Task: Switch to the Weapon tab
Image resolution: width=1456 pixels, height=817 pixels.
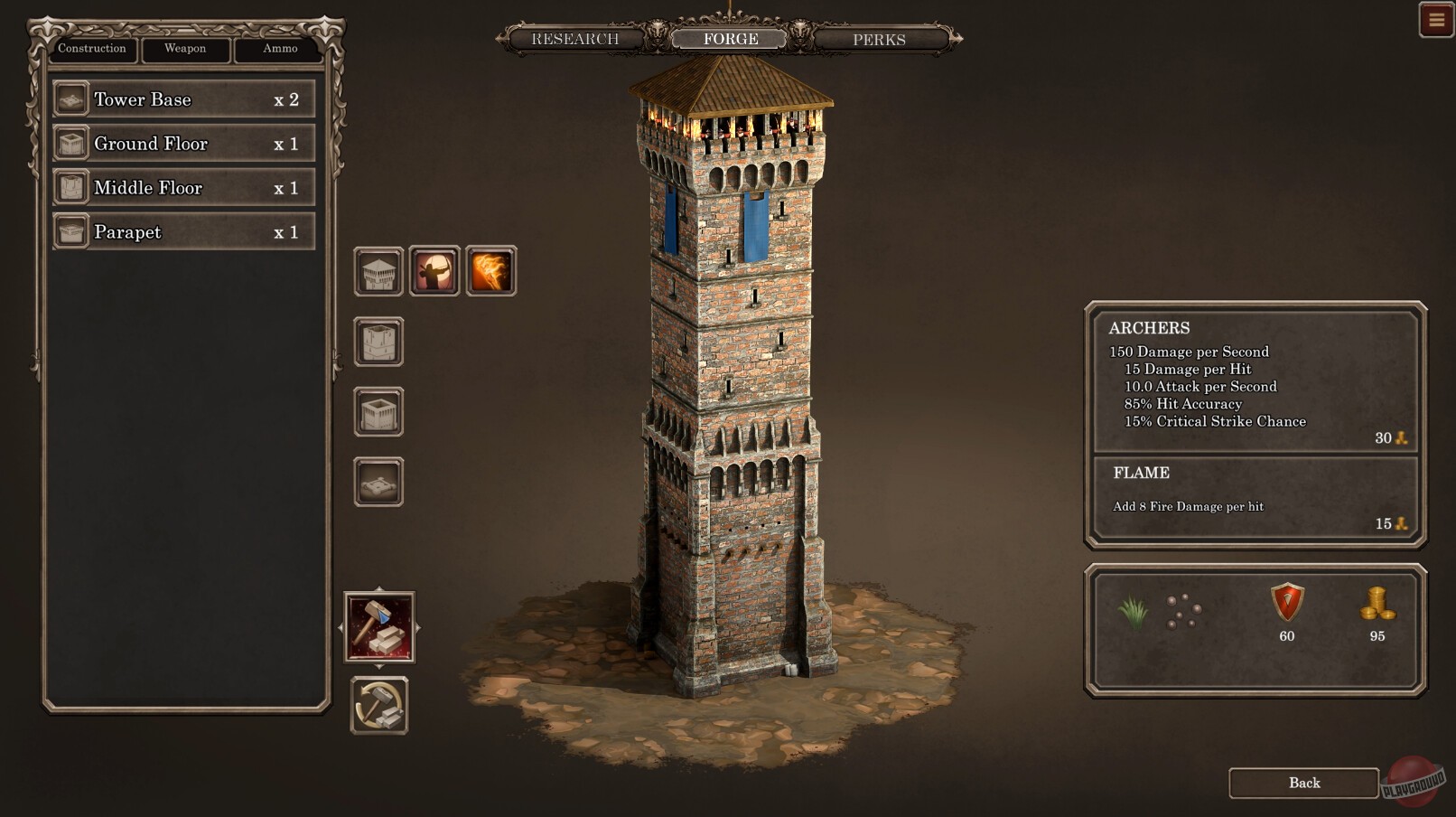Action: tap(184, 50)
